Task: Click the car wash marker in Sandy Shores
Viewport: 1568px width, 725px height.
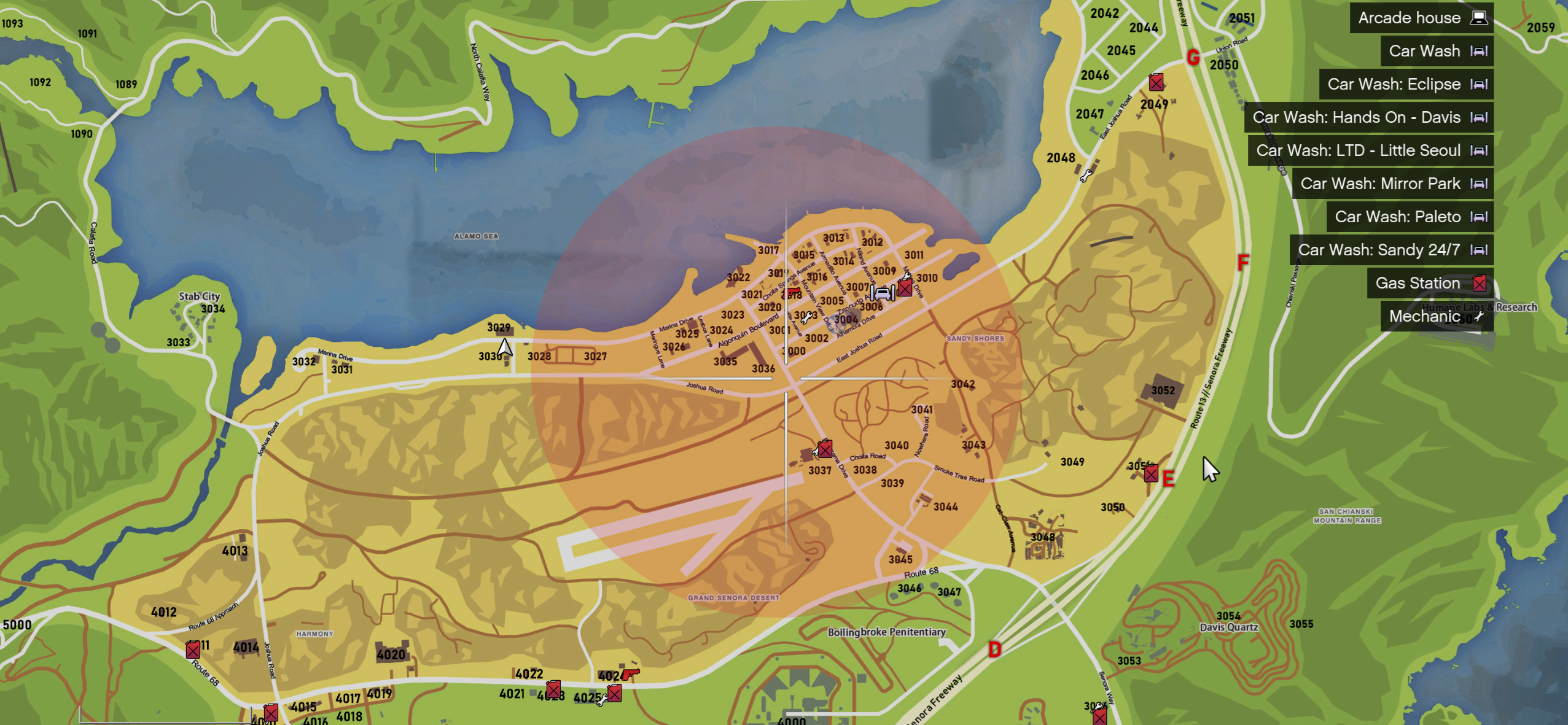Action: [x=883, y=293]
